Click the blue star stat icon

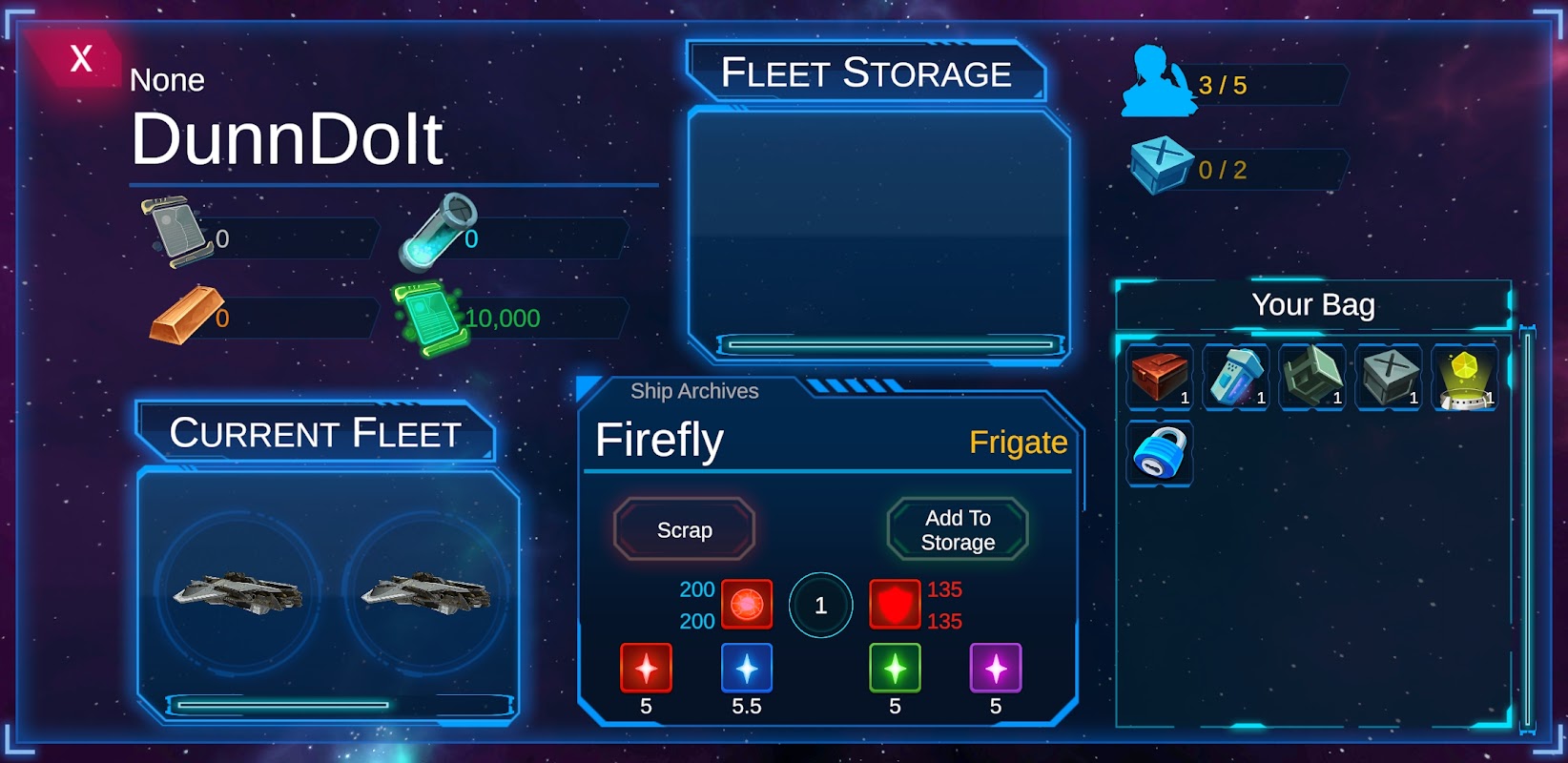coord(747,668)
